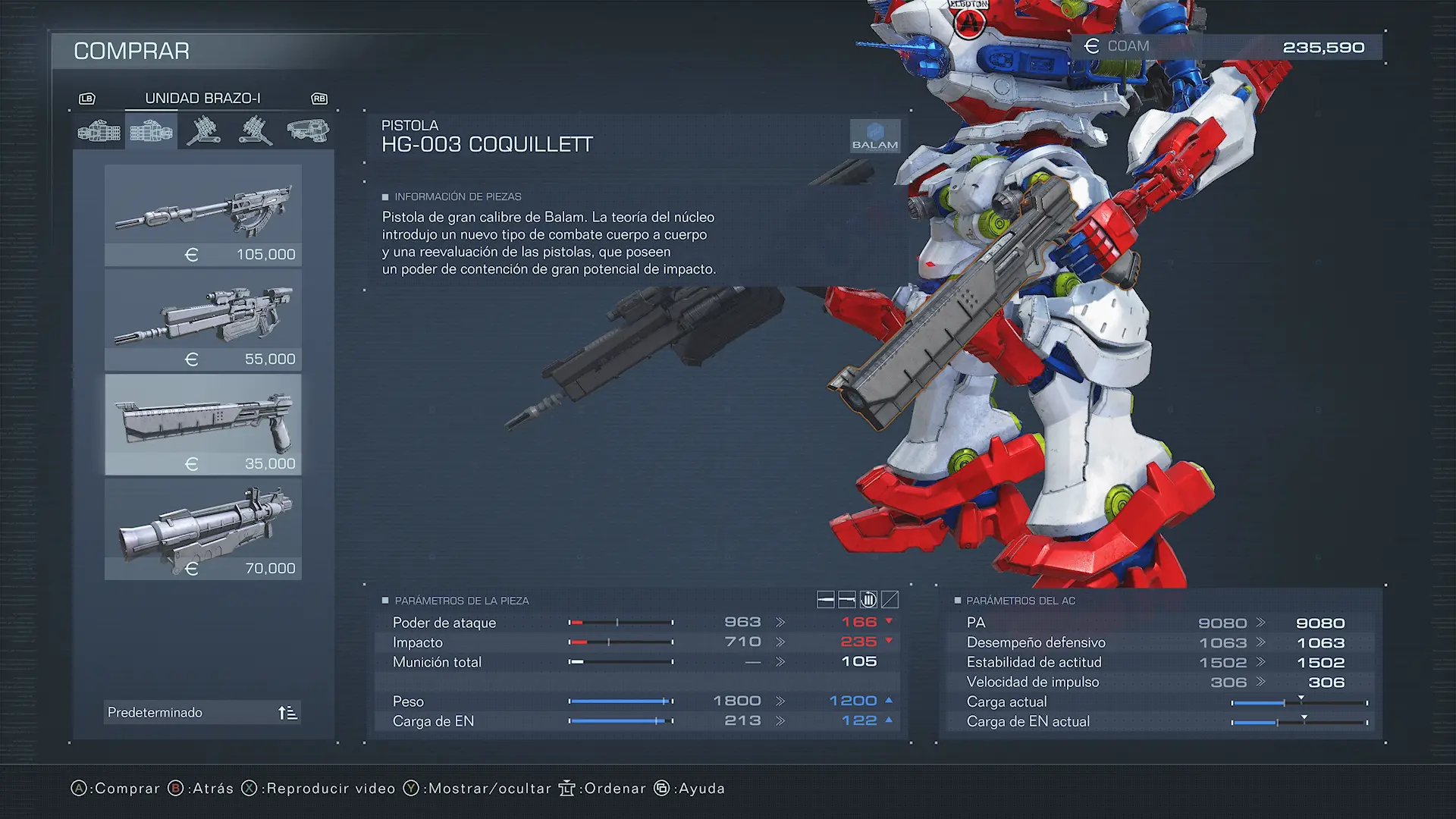Open the Predeterminado sort order selector
This screenshot has width=1456, height=819.
[202, 712]
